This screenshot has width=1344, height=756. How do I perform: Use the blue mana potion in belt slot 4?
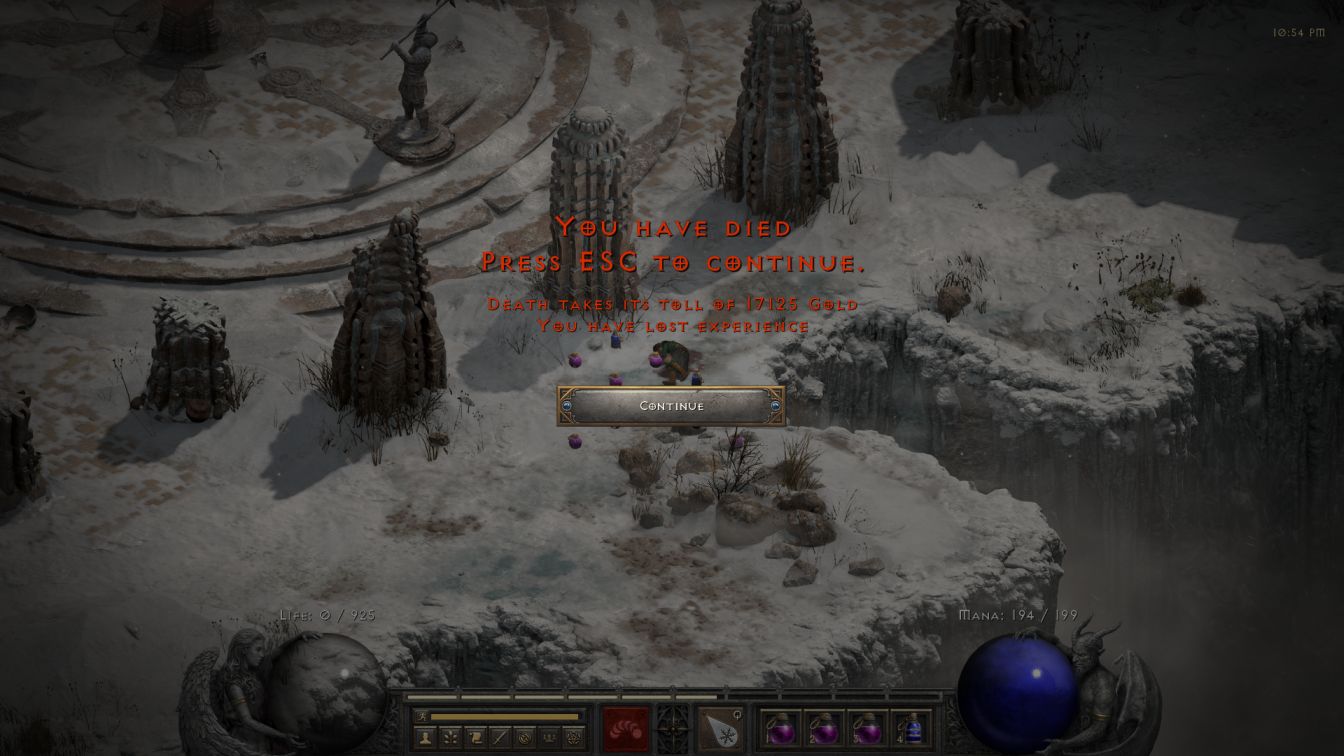point(911,728)
